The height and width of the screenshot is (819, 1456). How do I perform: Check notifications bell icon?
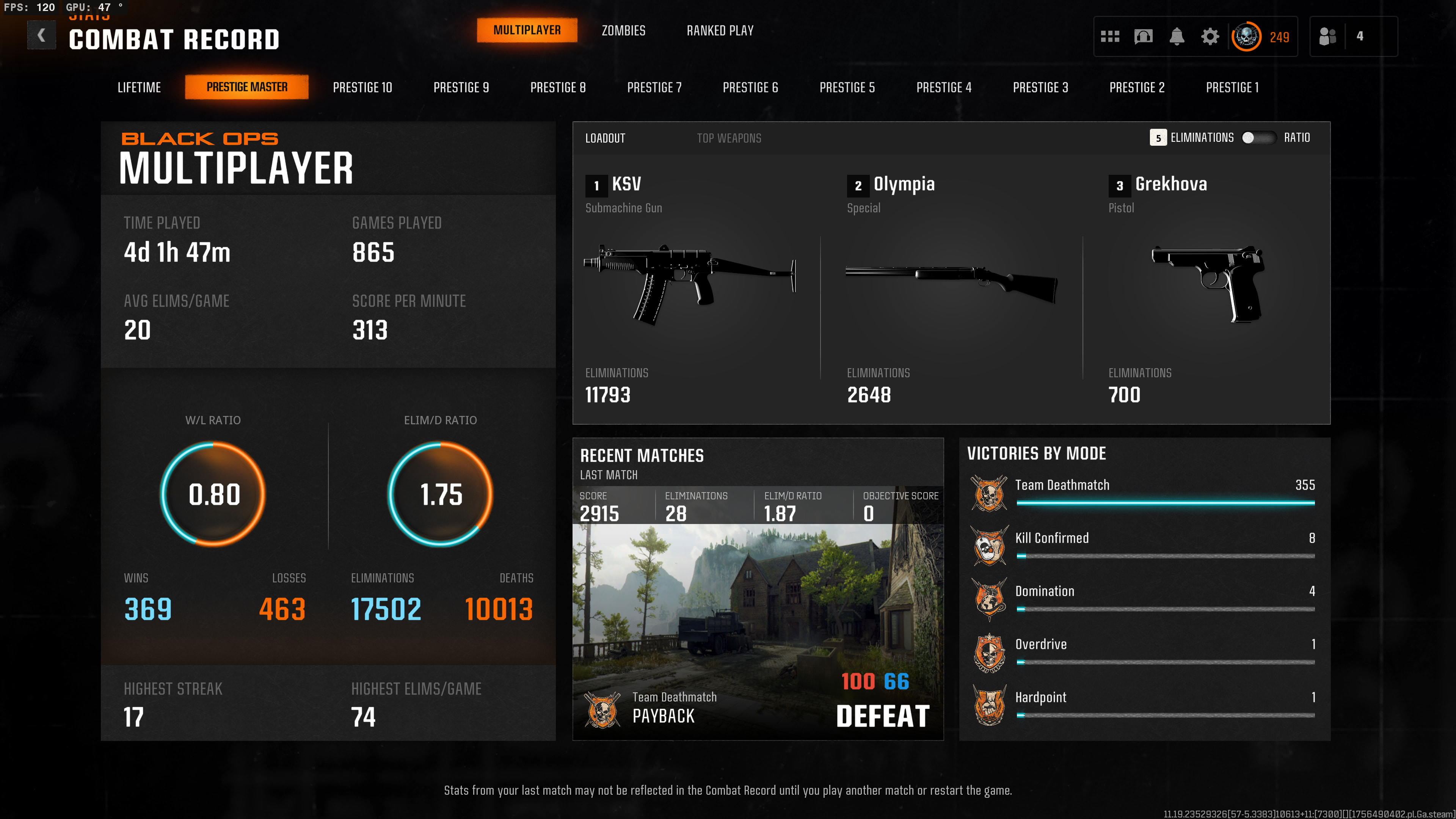pyautogui.click(x=1176, y=37)
